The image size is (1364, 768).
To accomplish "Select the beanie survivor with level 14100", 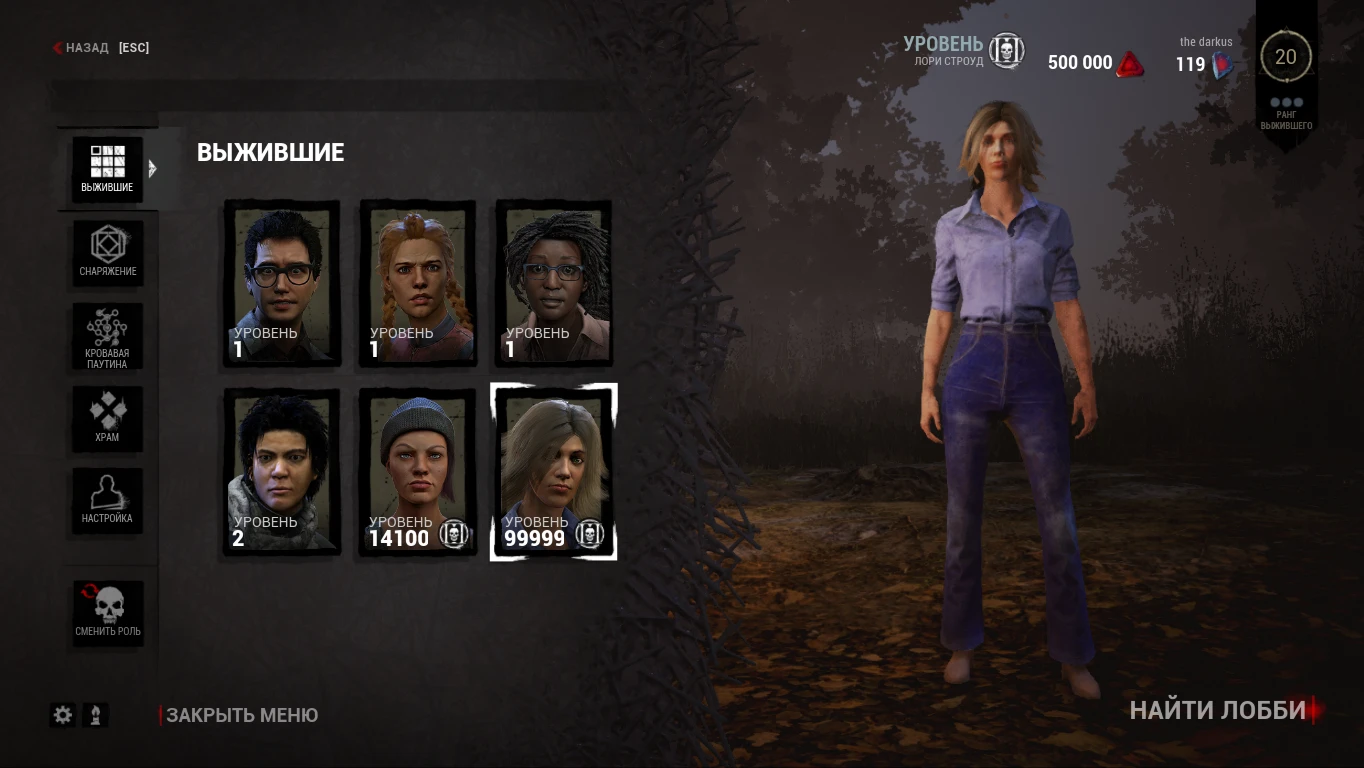I will coord(417,470).
